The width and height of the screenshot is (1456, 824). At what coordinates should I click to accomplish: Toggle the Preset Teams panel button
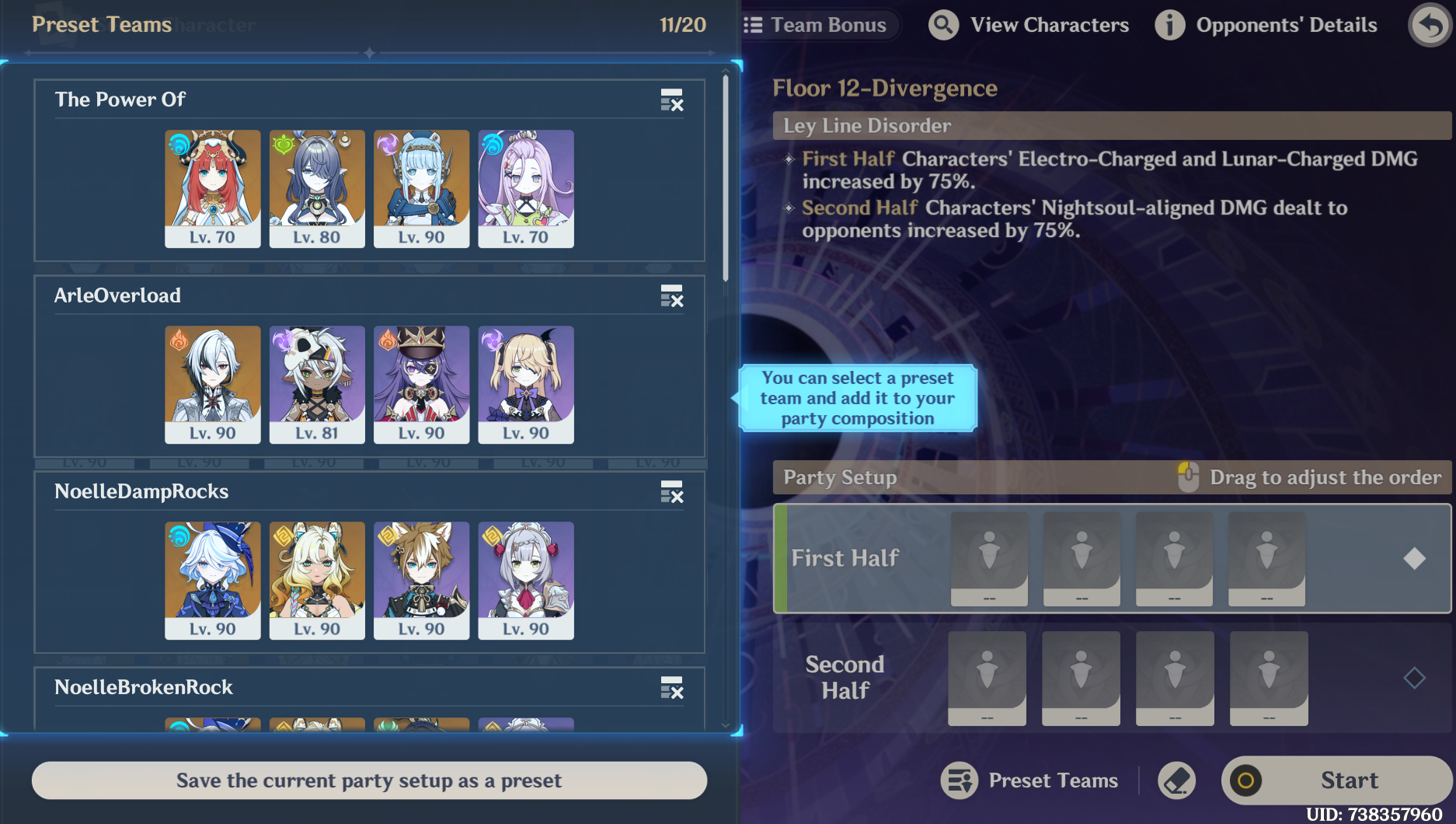tap(1030, 780)
